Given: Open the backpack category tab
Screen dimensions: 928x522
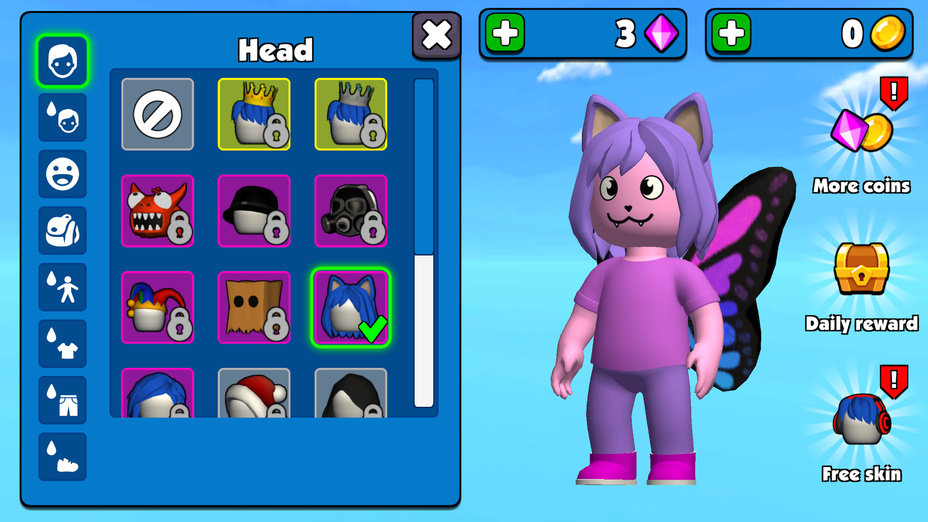Looking at the screenshot, I should [63, 231].
